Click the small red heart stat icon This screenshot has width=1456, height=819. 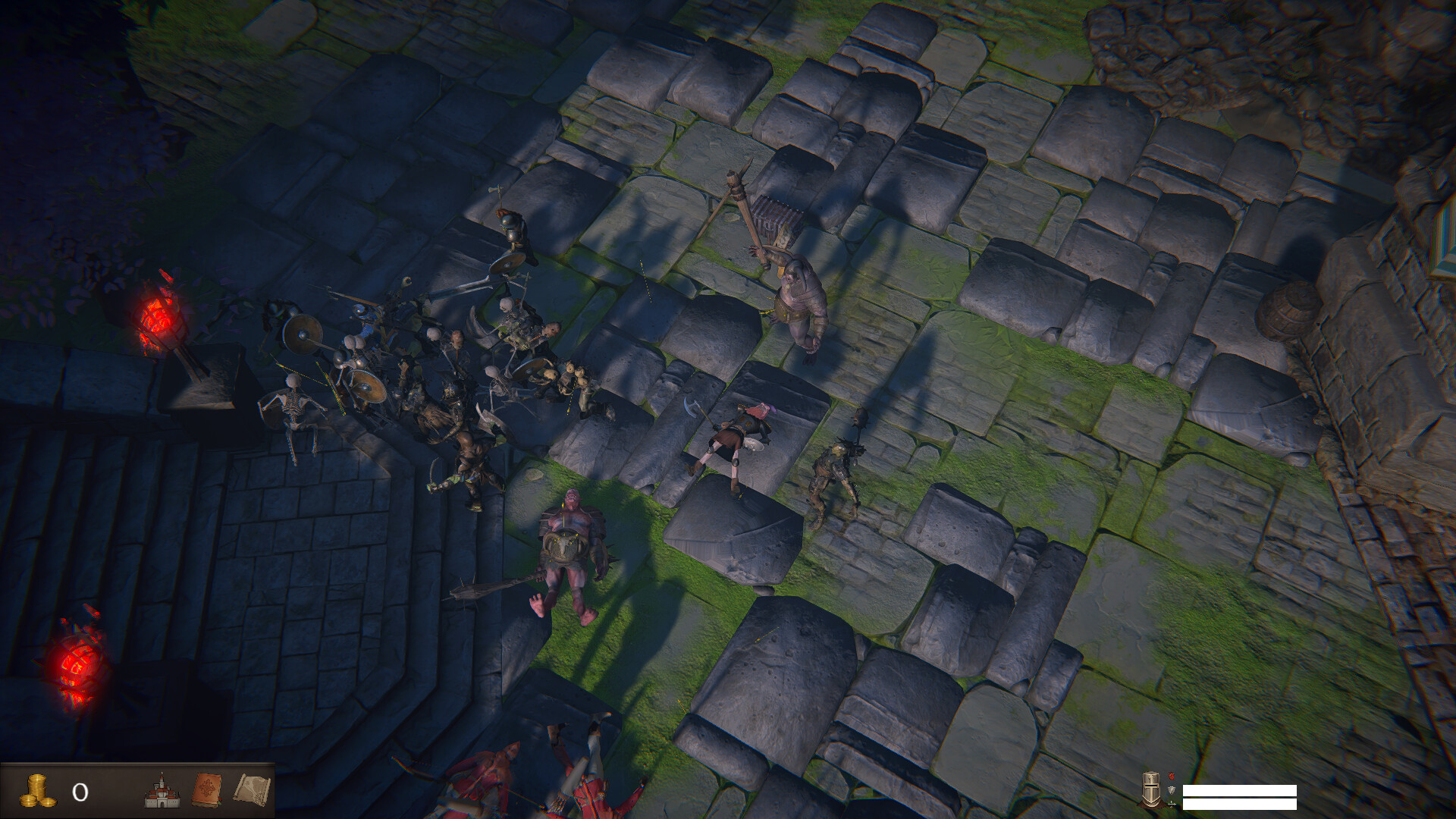click(1170, 777)
